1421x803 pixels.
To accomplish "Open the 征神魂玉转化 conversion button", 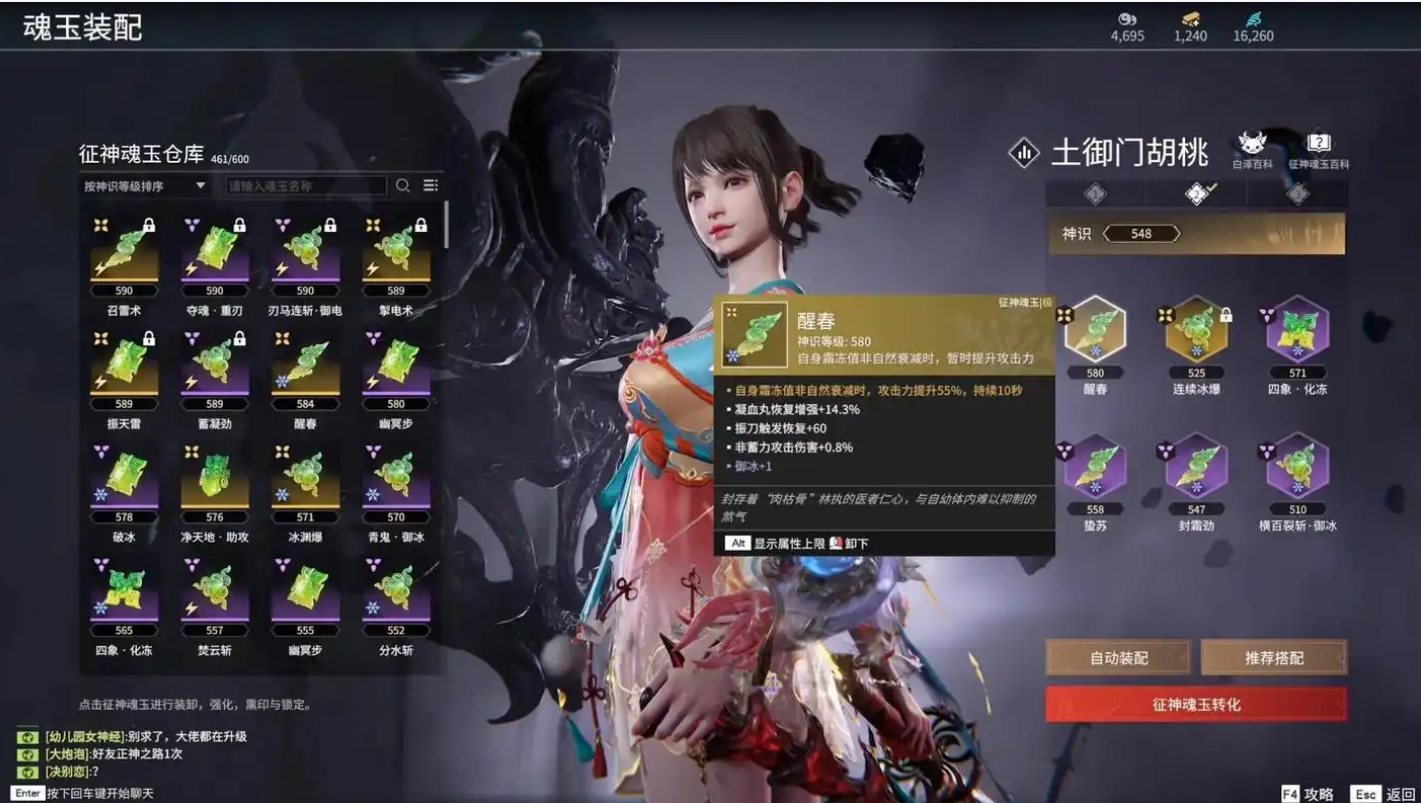I will (1195, 704).
